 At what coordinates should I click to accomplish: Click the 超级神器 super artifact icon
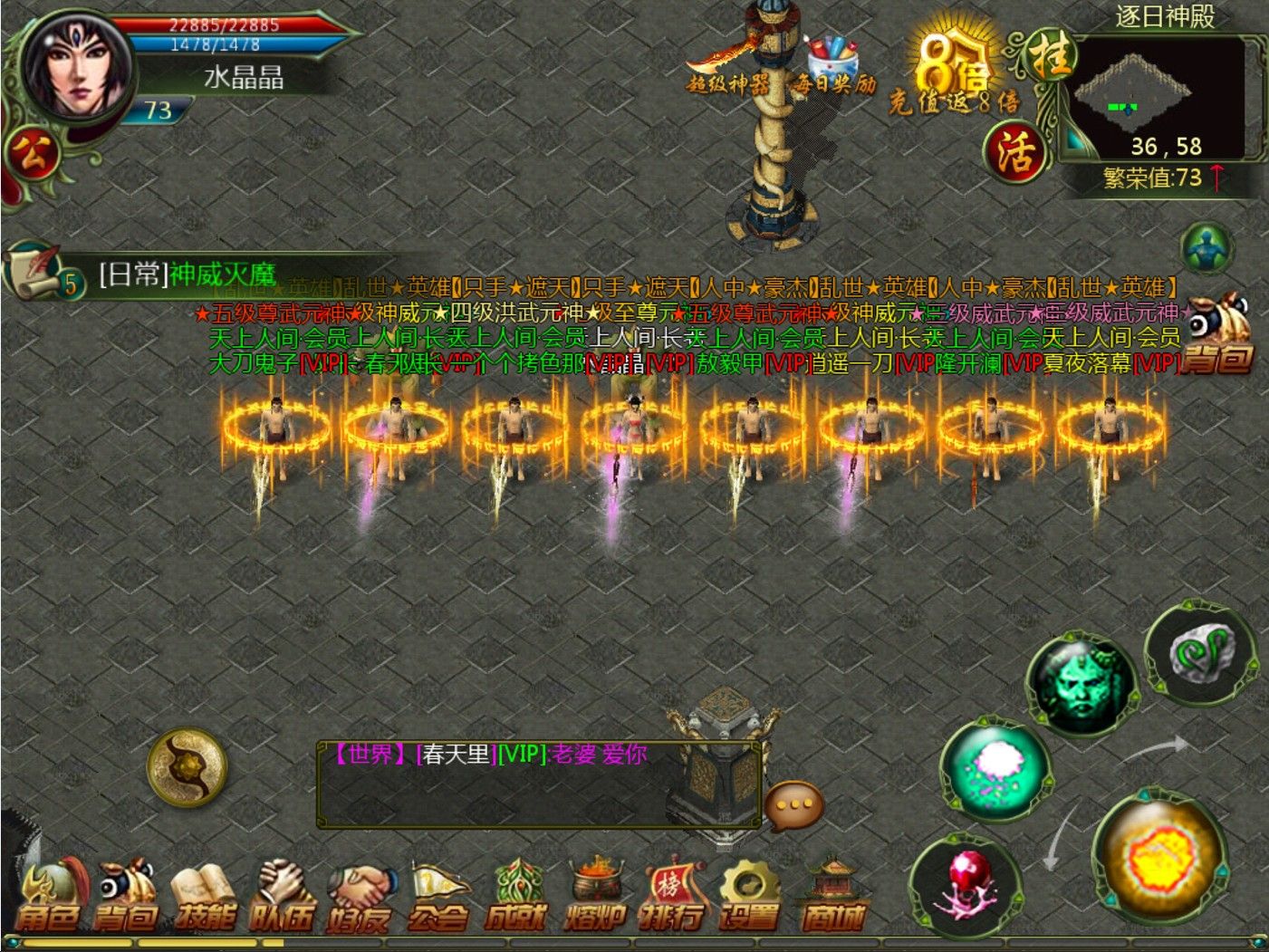(727, 67)
